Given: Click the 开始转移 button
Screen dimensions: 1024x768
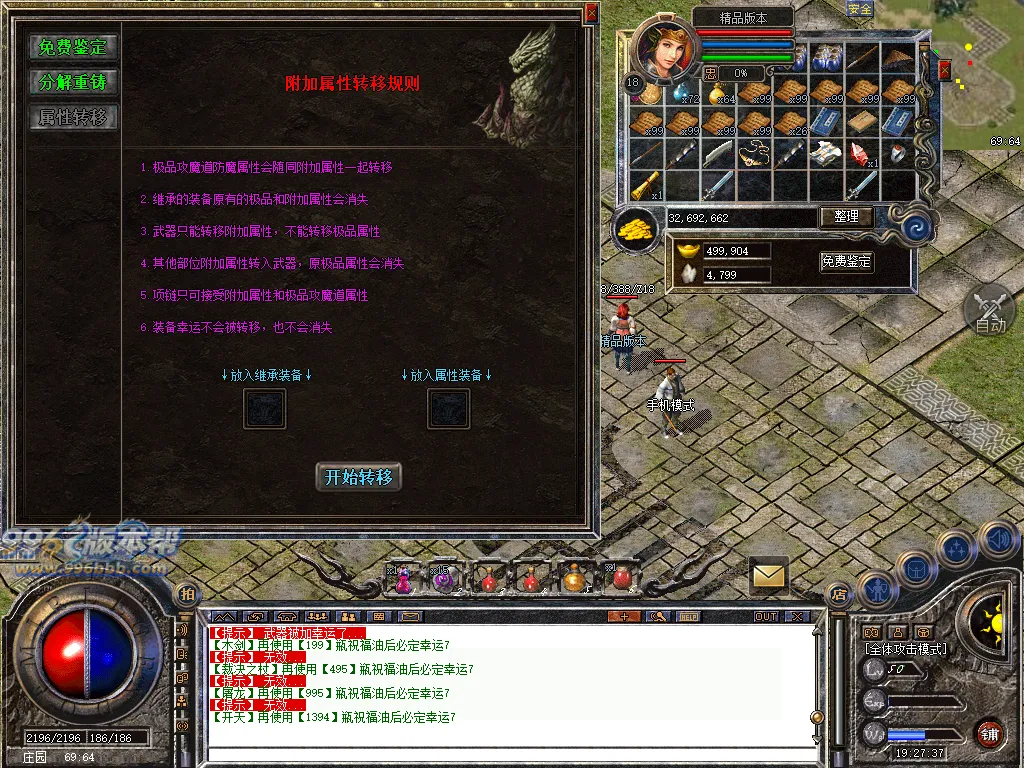Looking at the screenshot, I should point(359,477).
